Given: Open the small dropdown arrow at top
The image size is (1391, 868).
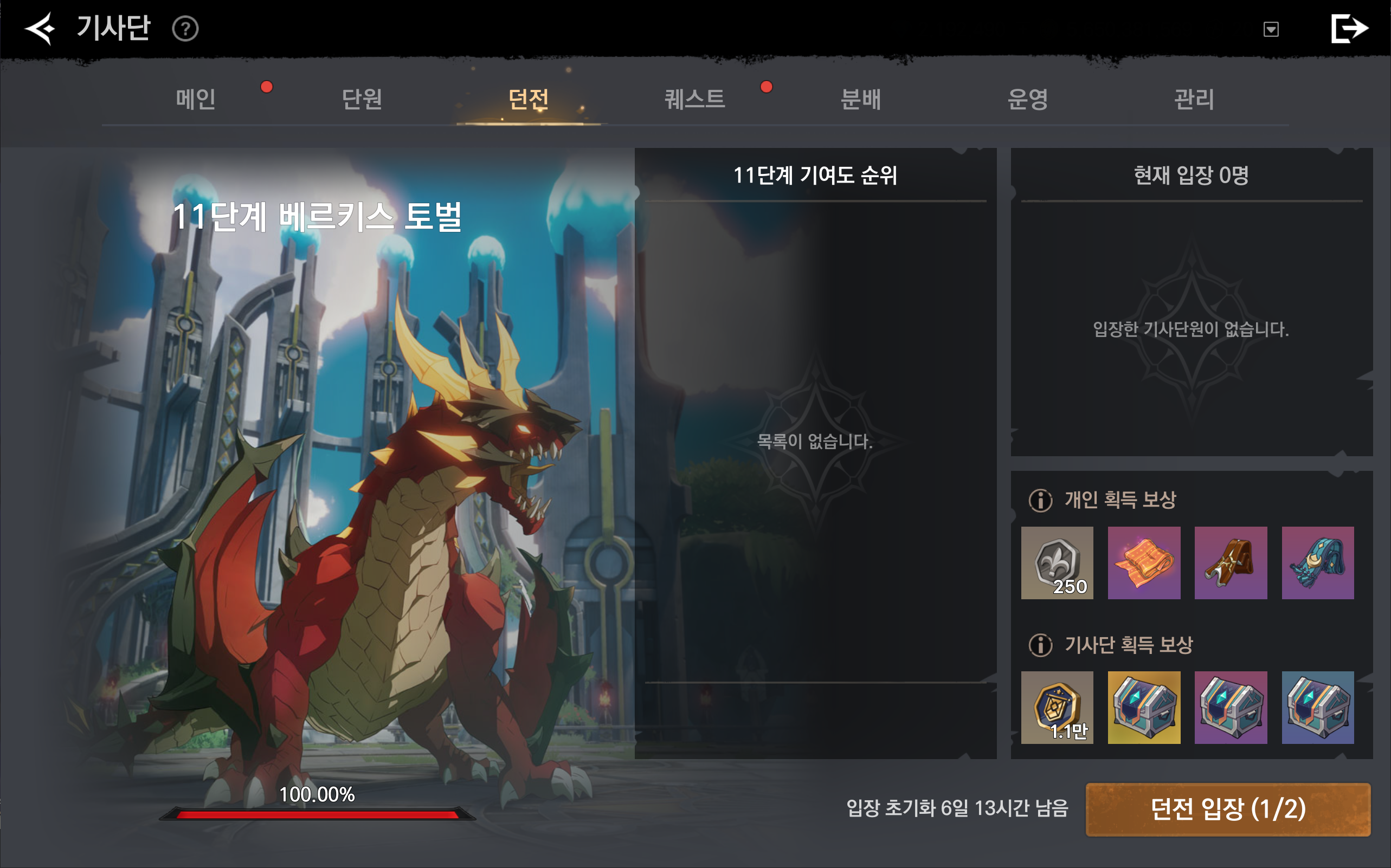Looking at the screenshot, I should pyautogui.click(x=1271, y=29).
